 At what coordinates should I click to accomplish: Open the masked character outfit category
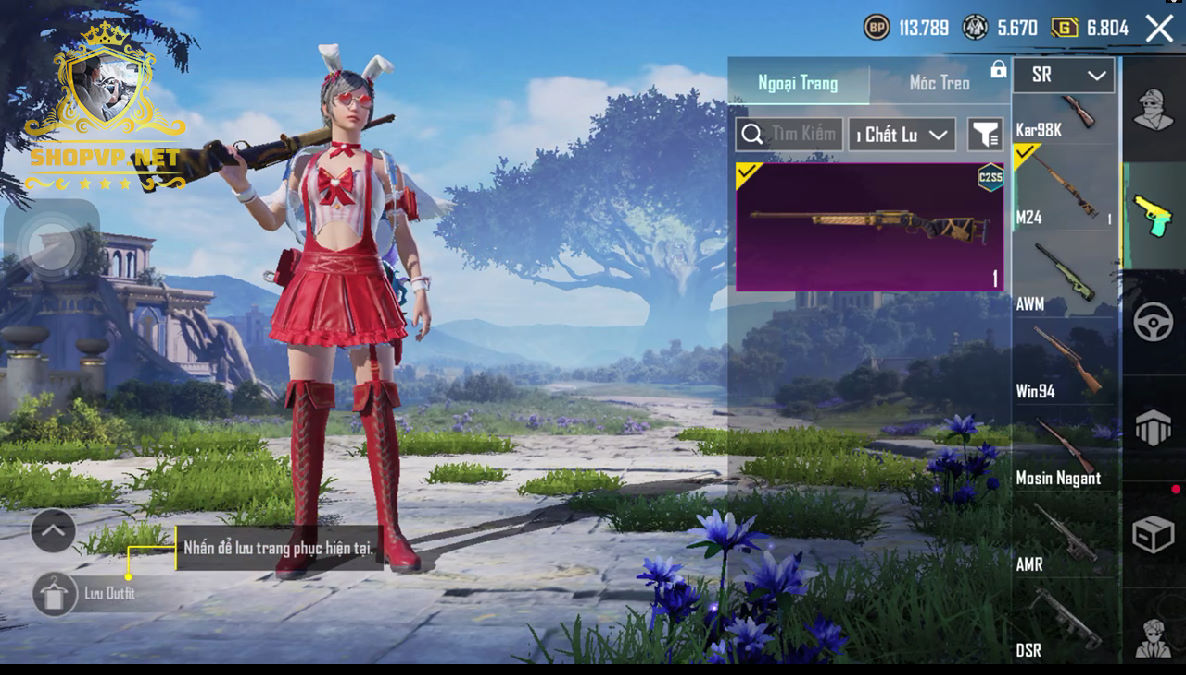point(1152,109)
